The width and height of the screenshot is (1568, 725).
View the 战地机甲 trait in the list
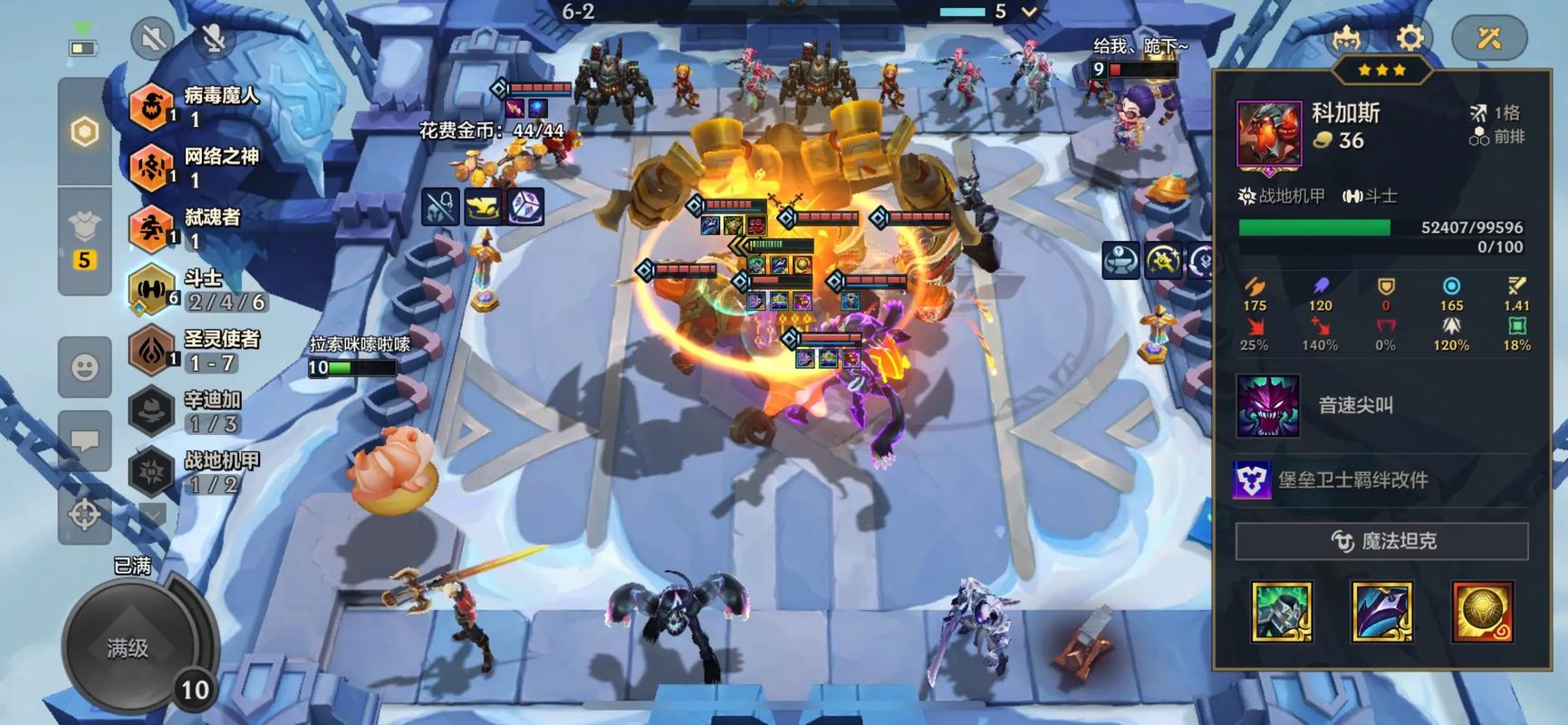(x=195, y=471)
